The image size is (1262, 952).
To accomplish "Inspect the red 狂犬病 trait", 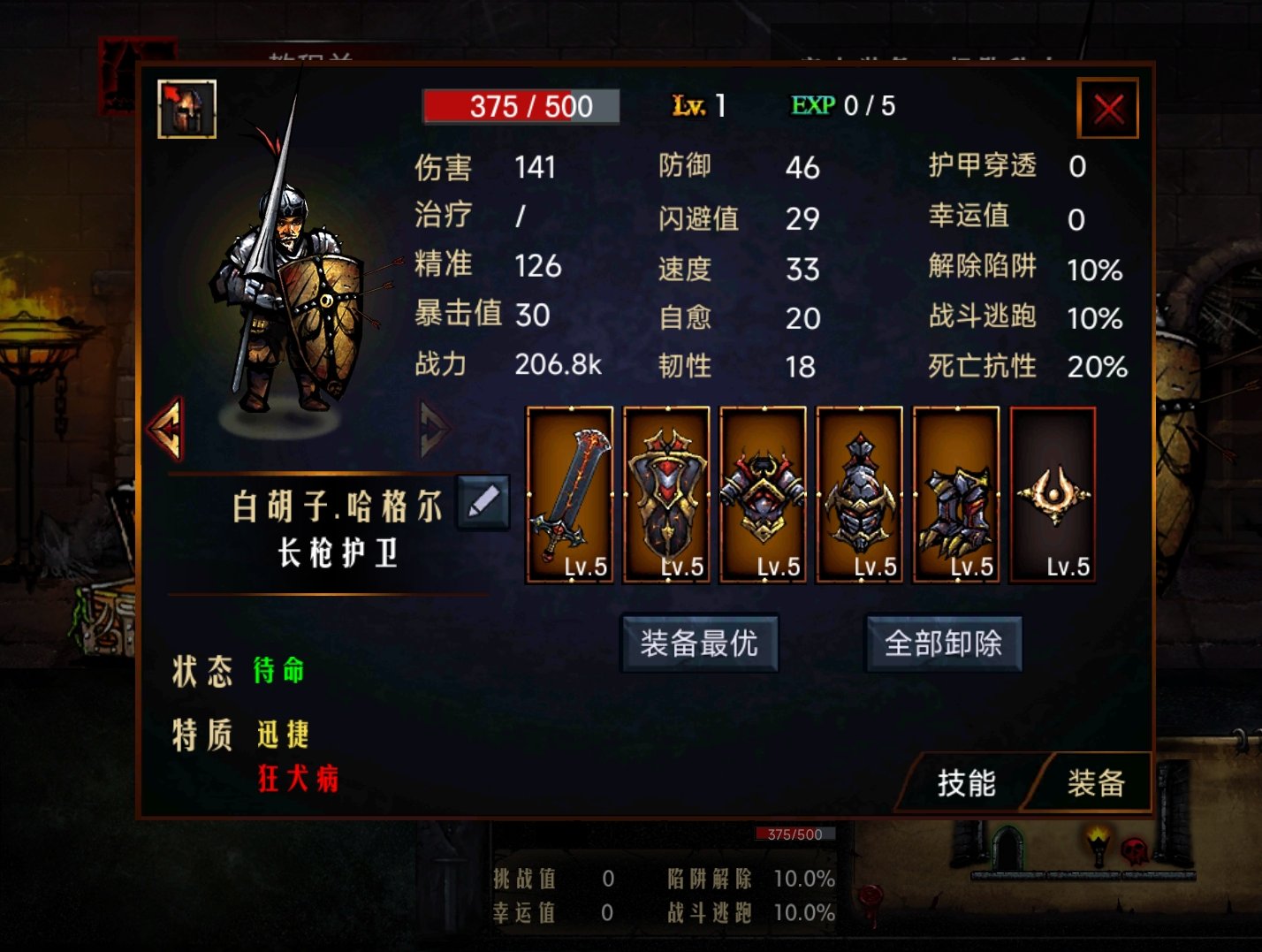I will point(298,779).
